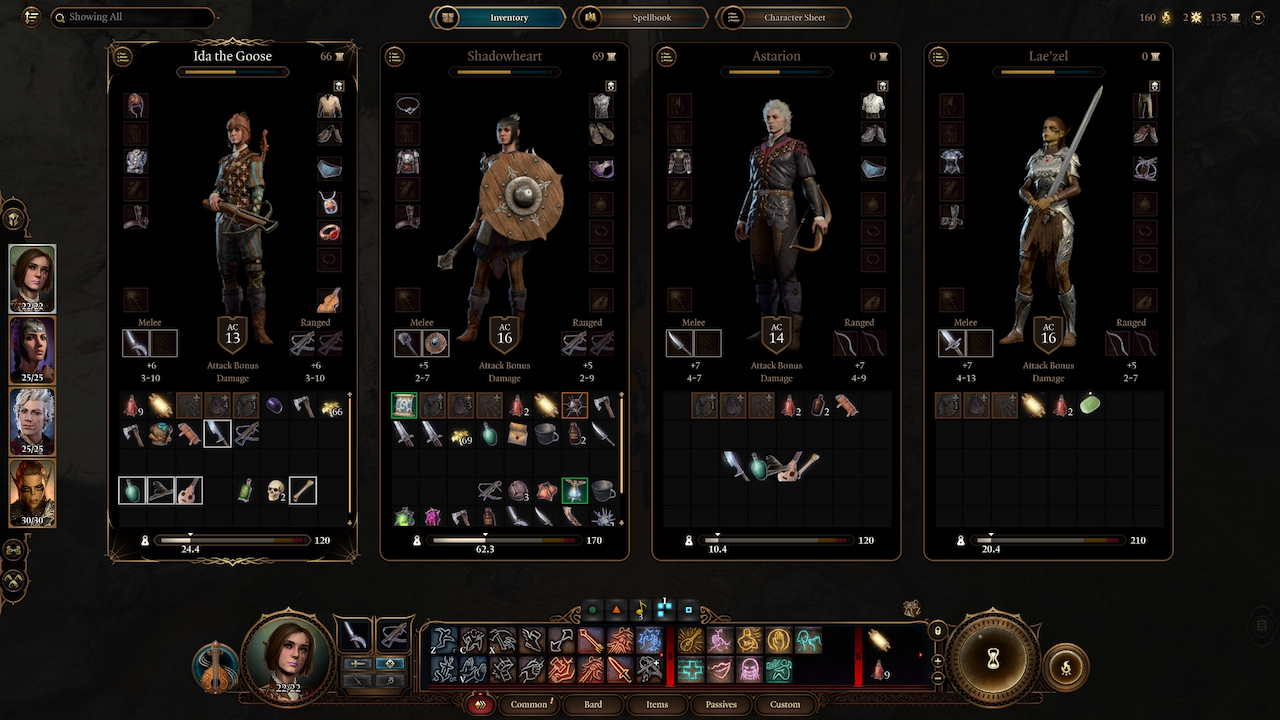The image size is (1280, 720).
Task: Select Astarion's portrait in the party list
Action: click(32, 421)
